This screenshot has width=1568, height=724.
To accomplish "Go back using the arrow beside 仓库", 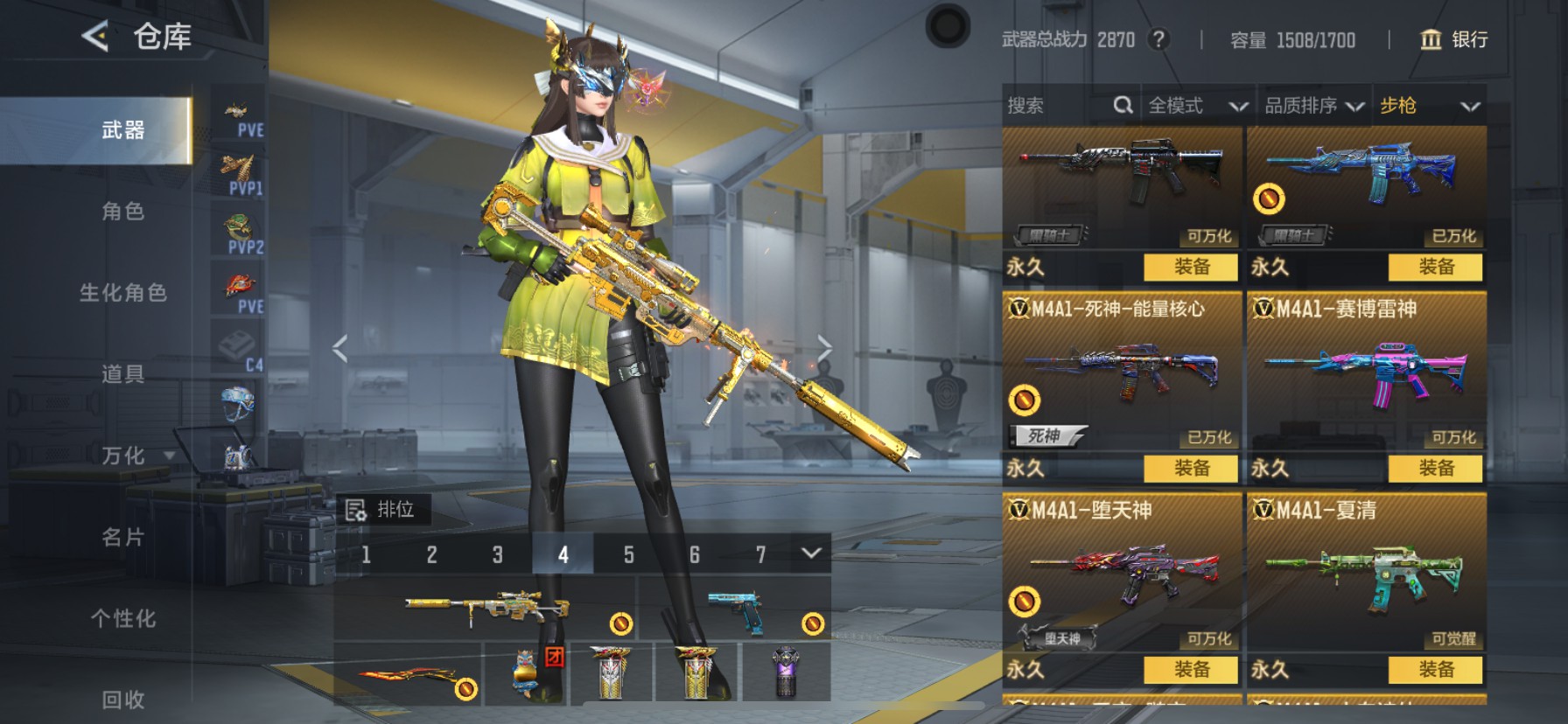I will (x=95, y=37).
